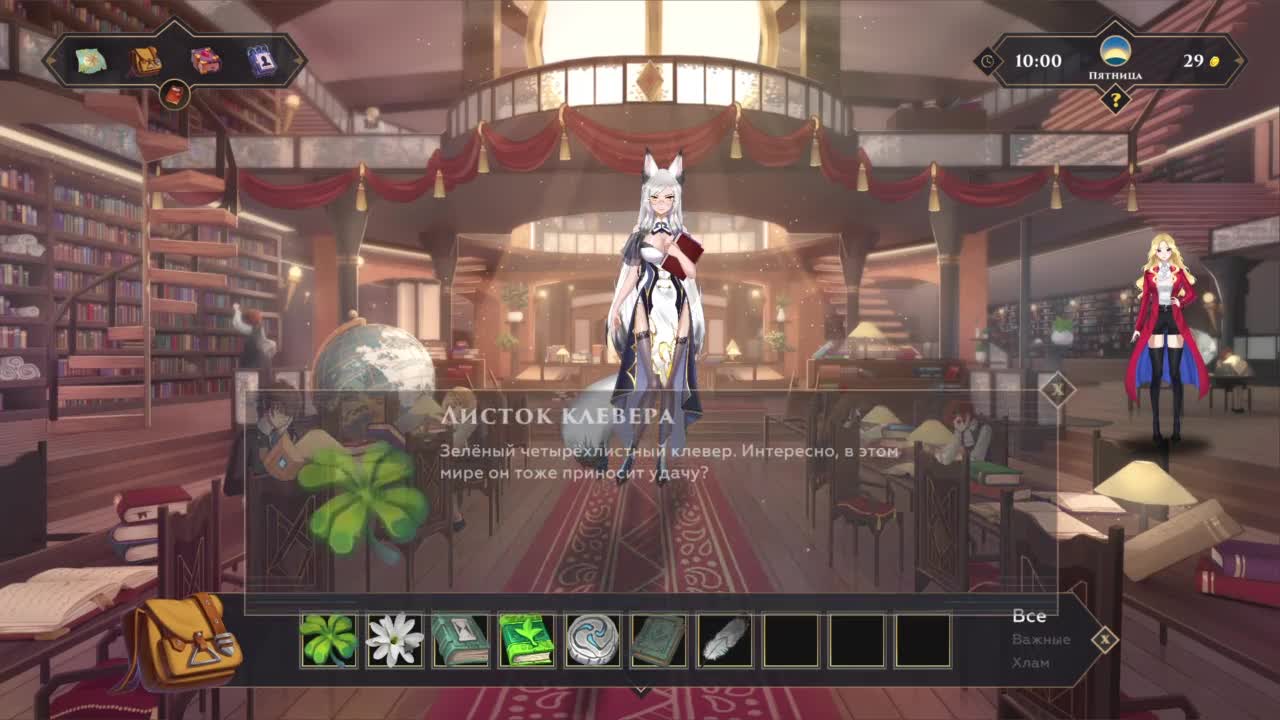Switch to the Хлам item filter
1280x720 pixels.
click(x=1030, y=662)
